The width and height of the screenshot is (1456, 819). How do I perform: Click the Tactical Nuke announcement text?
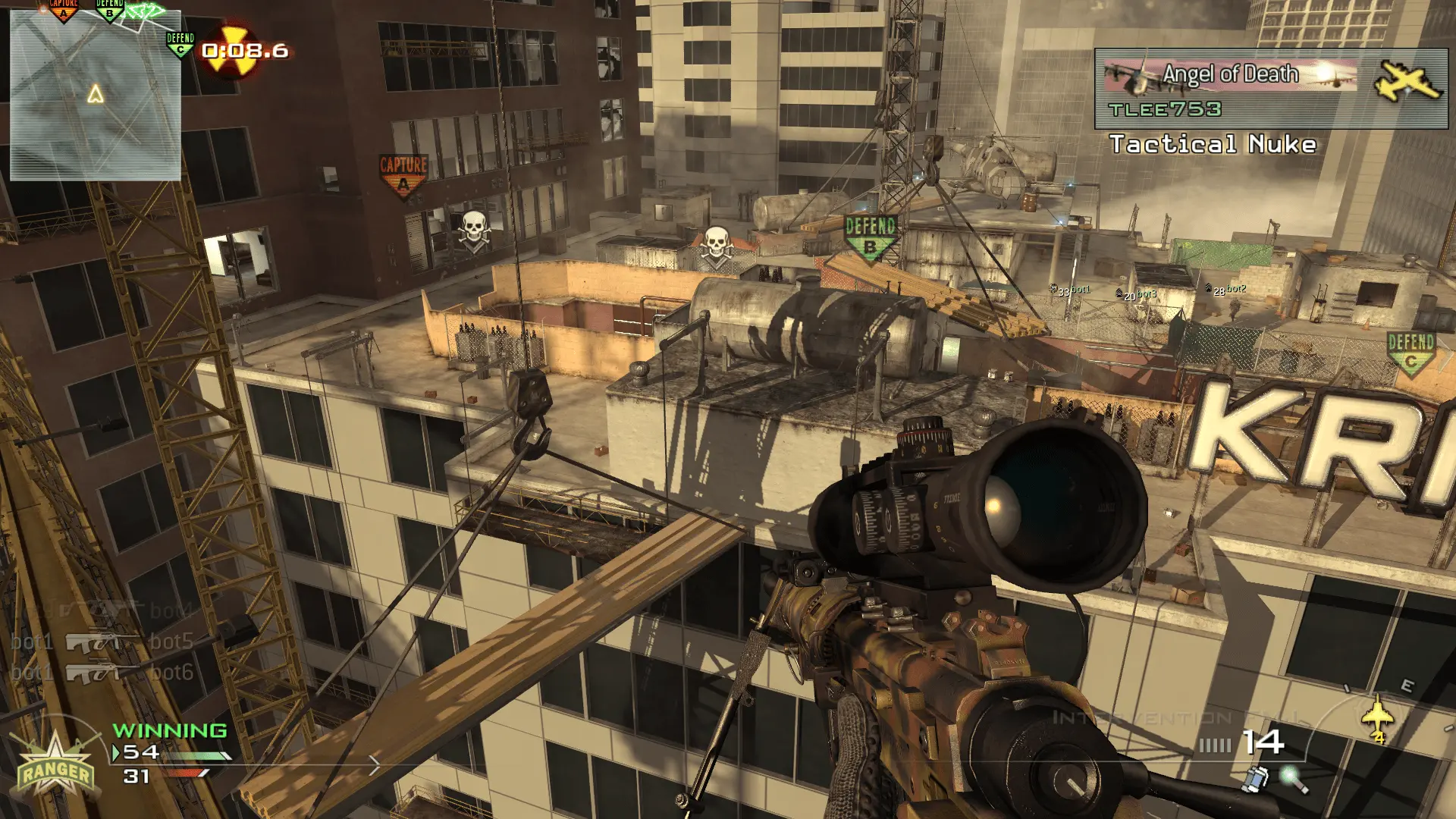tap(1213, 141)
